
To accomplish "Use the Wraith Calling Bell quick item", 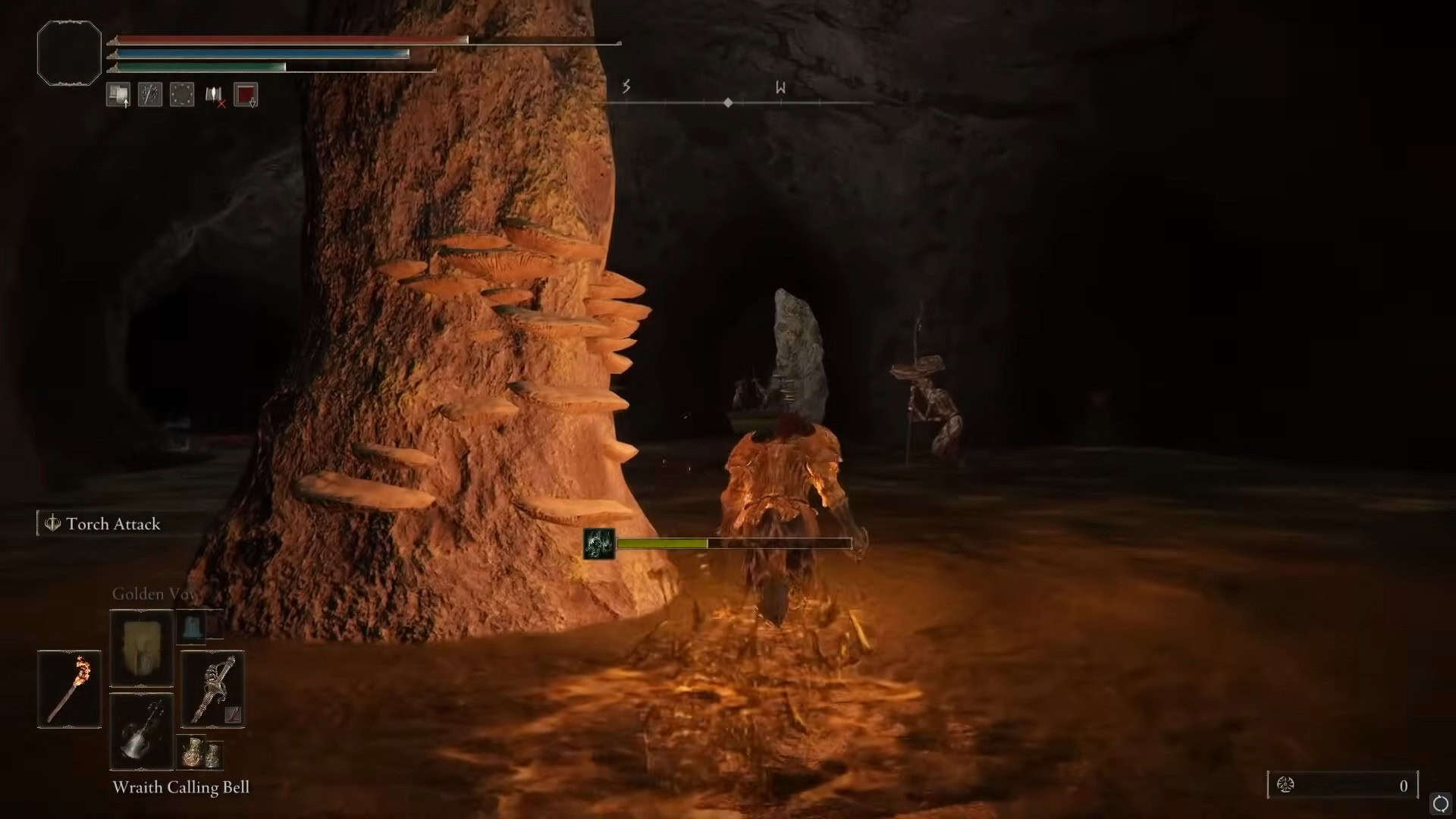I will click(142, 730).
